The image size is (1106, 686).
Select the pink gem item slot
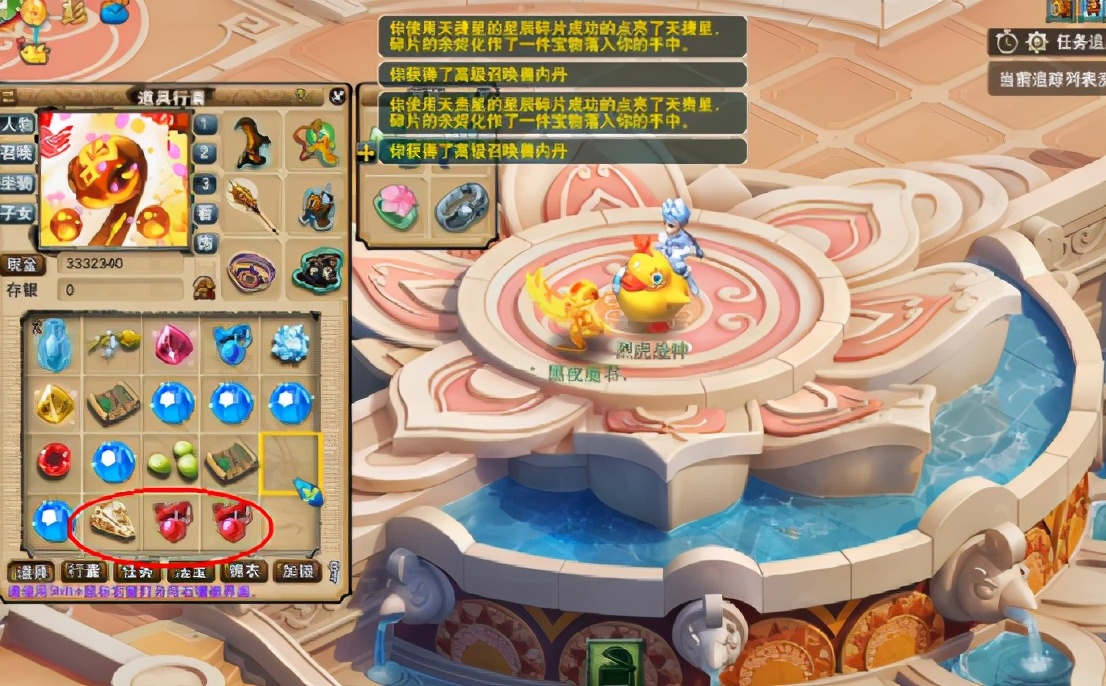pos(172,343)
